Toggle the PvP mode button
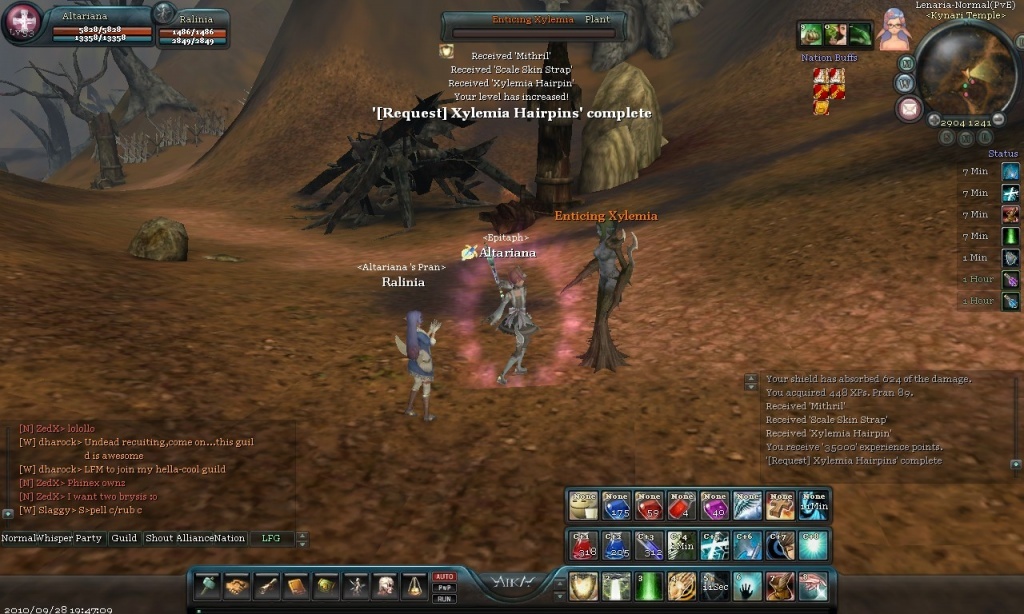 (444, 588)
